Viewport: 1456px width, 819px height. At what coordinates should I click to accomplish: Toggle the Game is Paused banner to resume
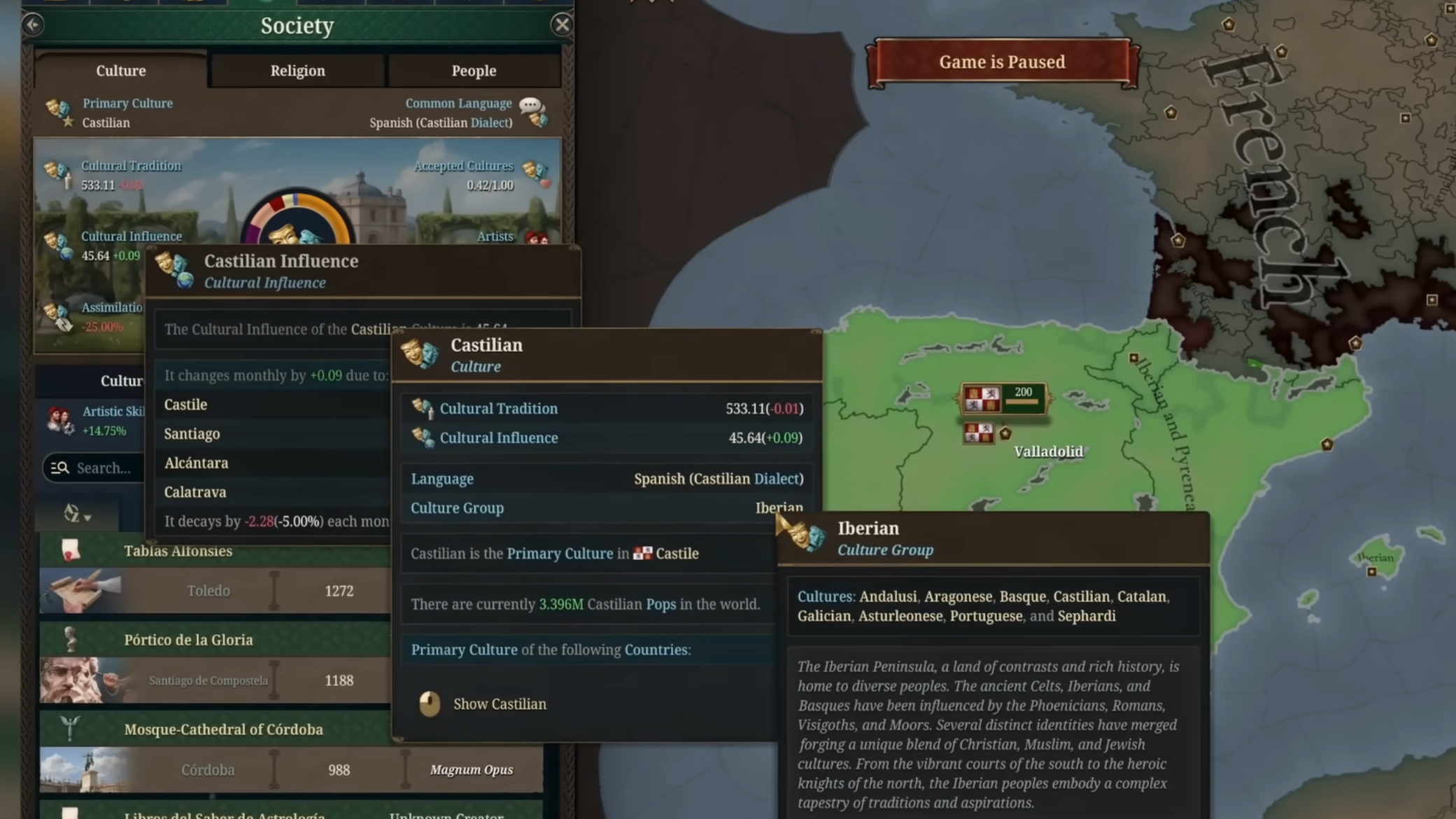click(1003, 62)
